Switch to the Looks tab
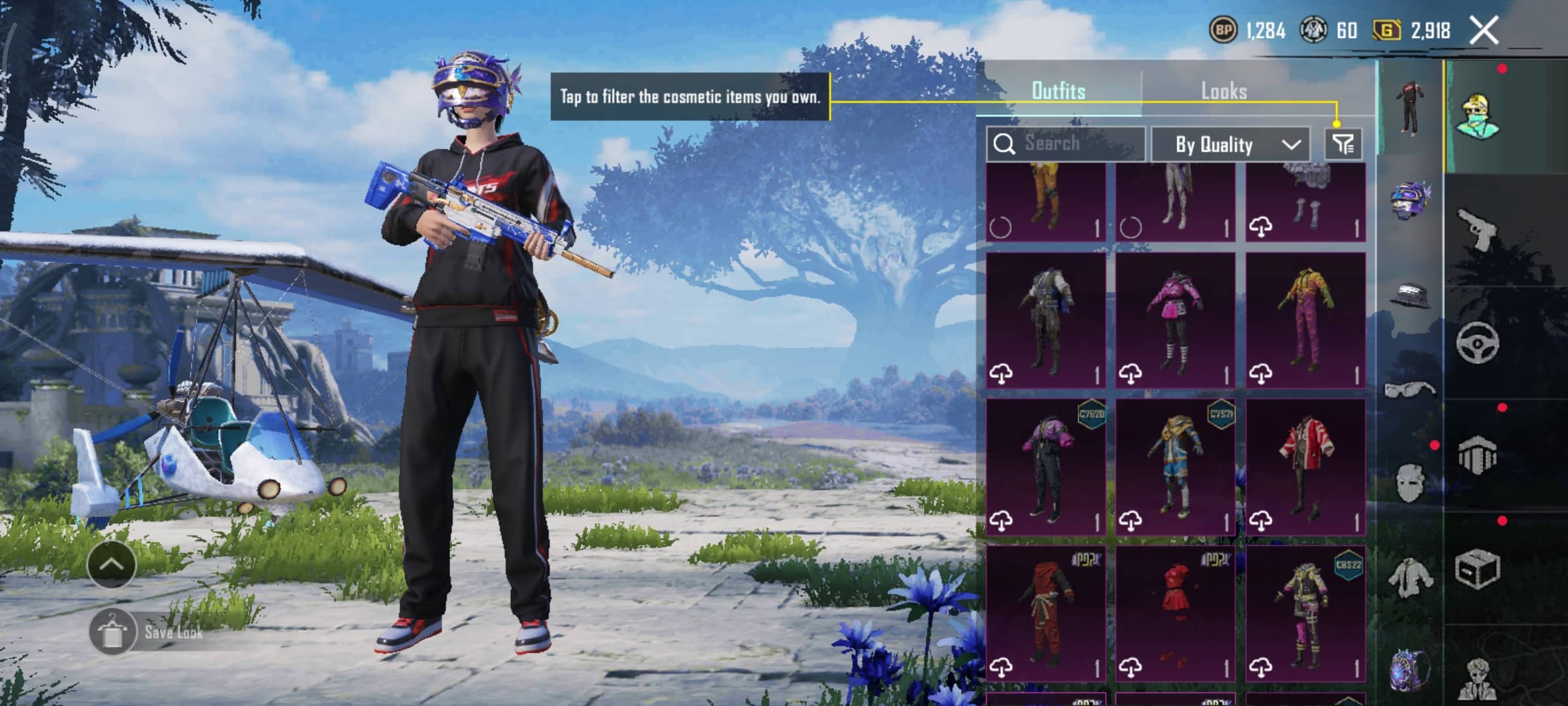1568x706 pixels. point(1224,91)
